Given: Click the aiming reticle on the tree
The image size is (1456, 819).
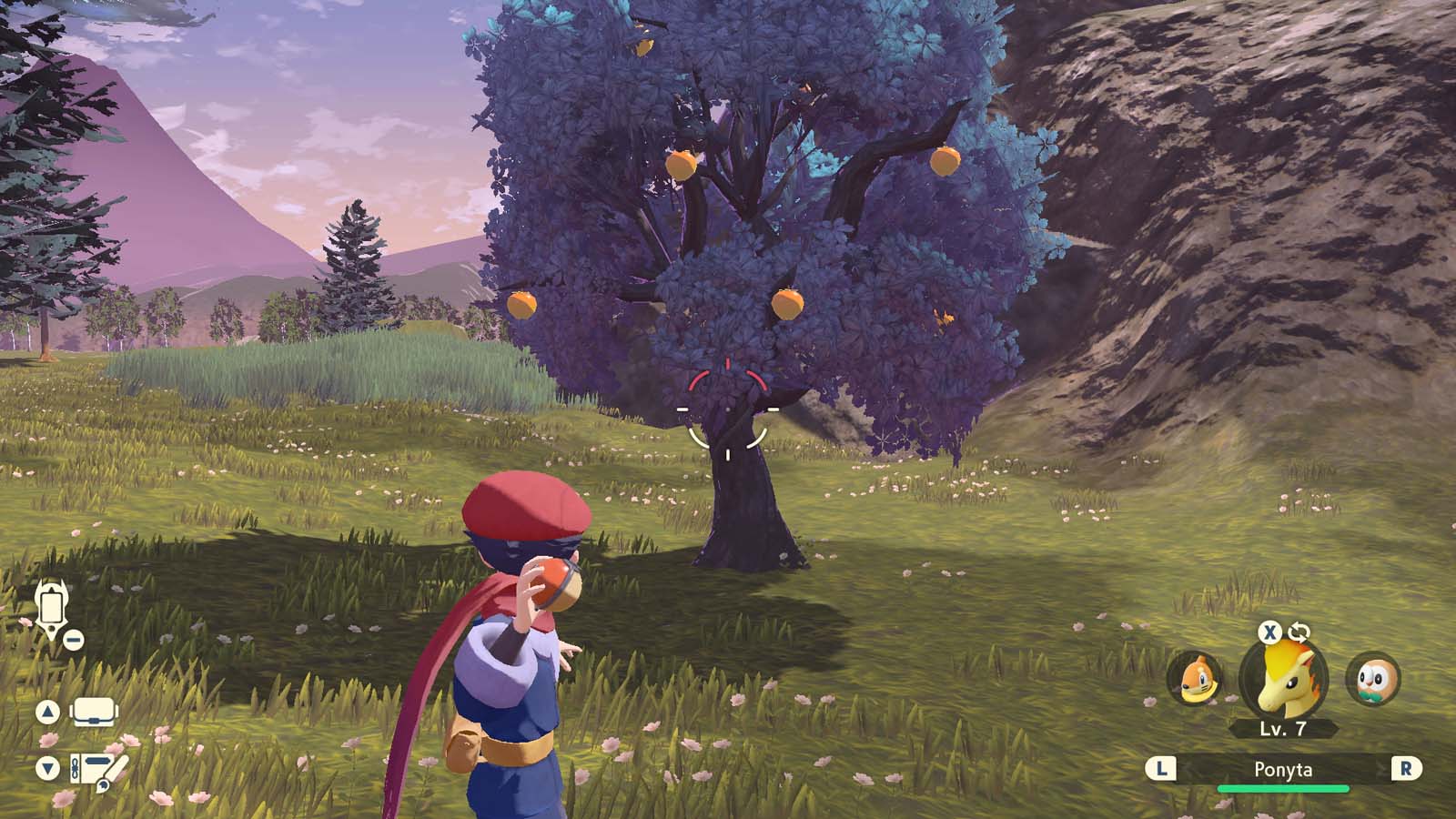Looking at the screenshot, I should coord(726,409).
